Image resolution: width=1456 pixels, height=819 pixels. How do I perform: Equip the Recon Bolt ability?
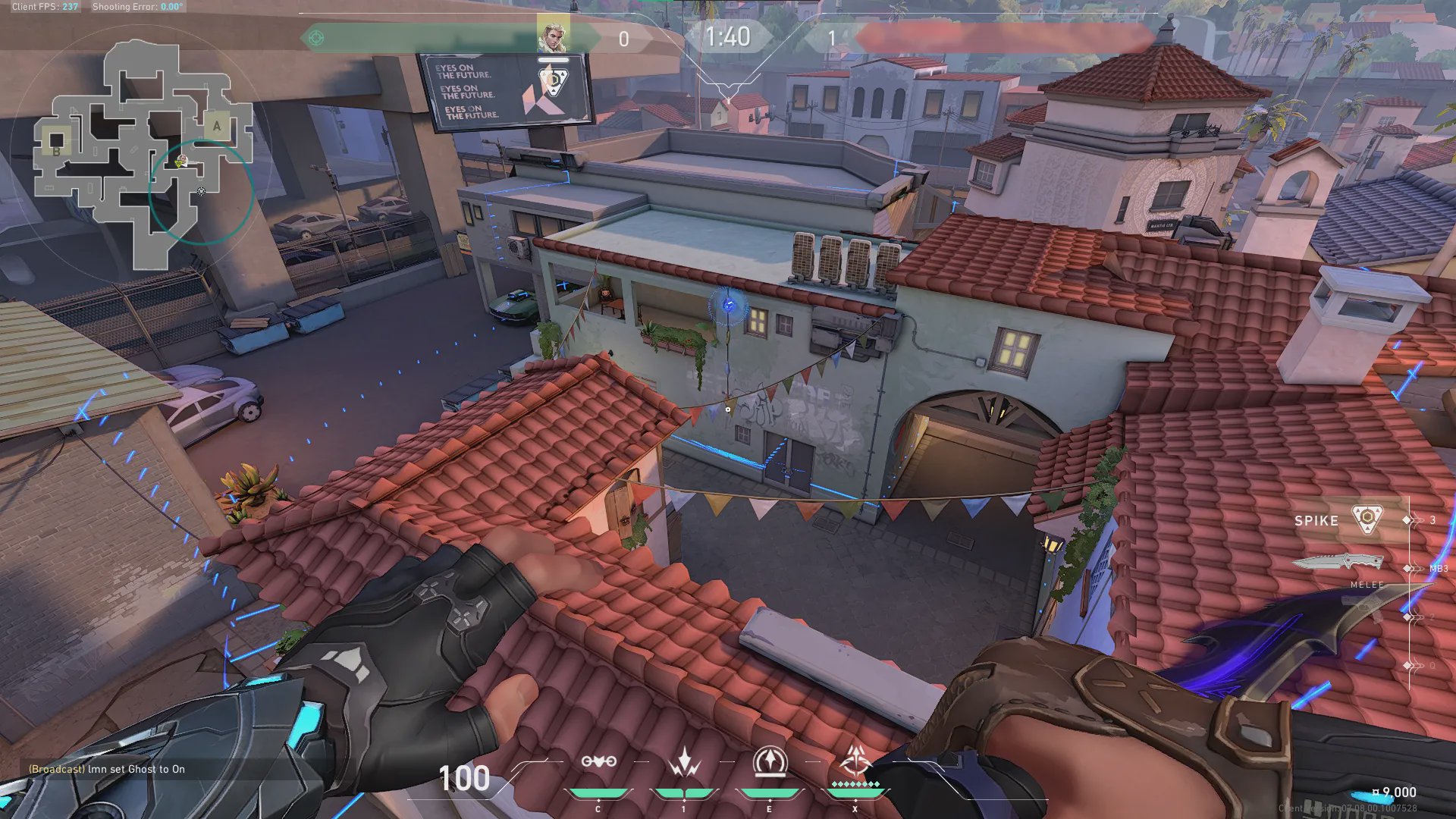(770, 761)
